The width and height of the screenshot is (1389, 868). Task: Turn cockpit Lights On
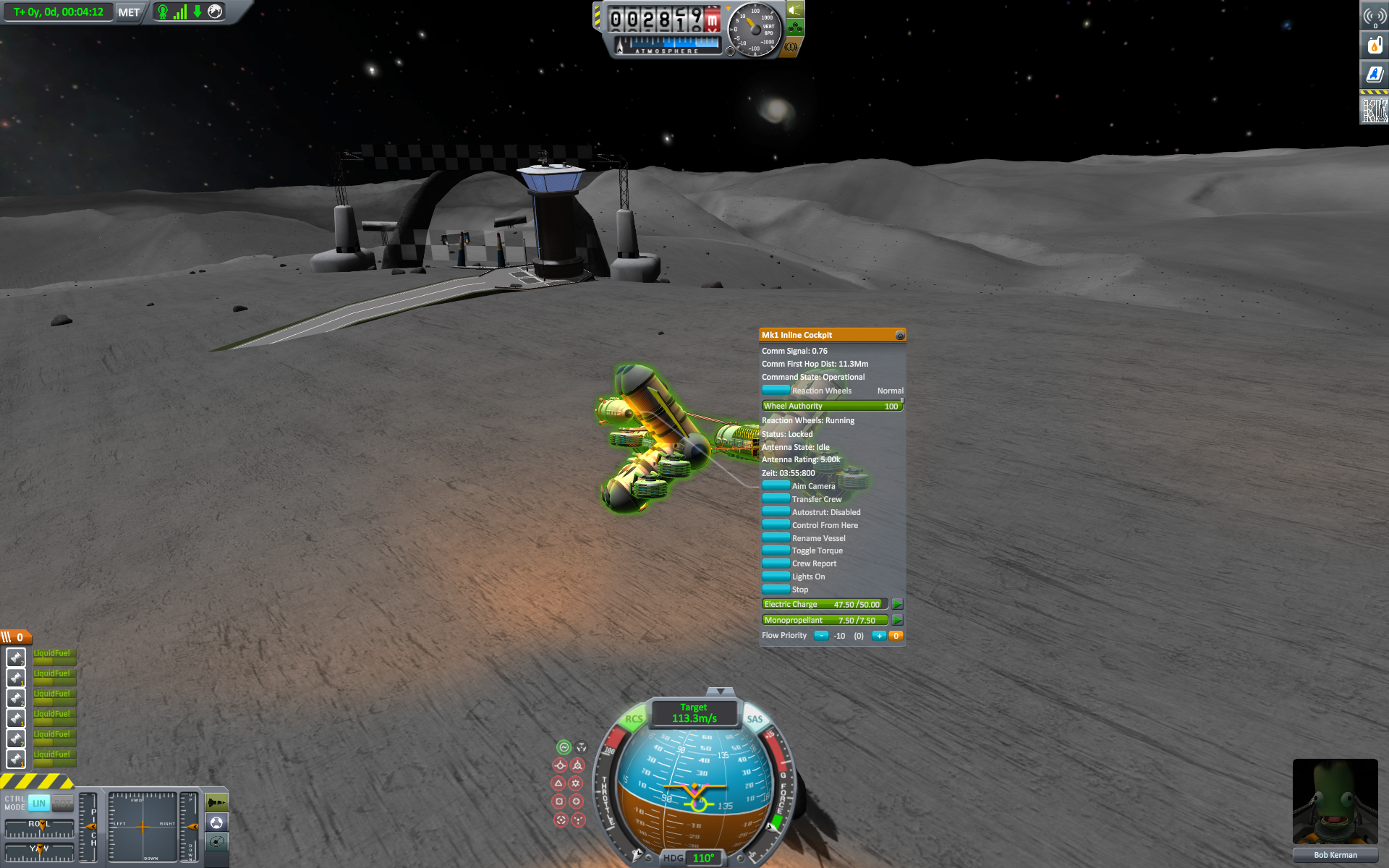pos(776,576)
